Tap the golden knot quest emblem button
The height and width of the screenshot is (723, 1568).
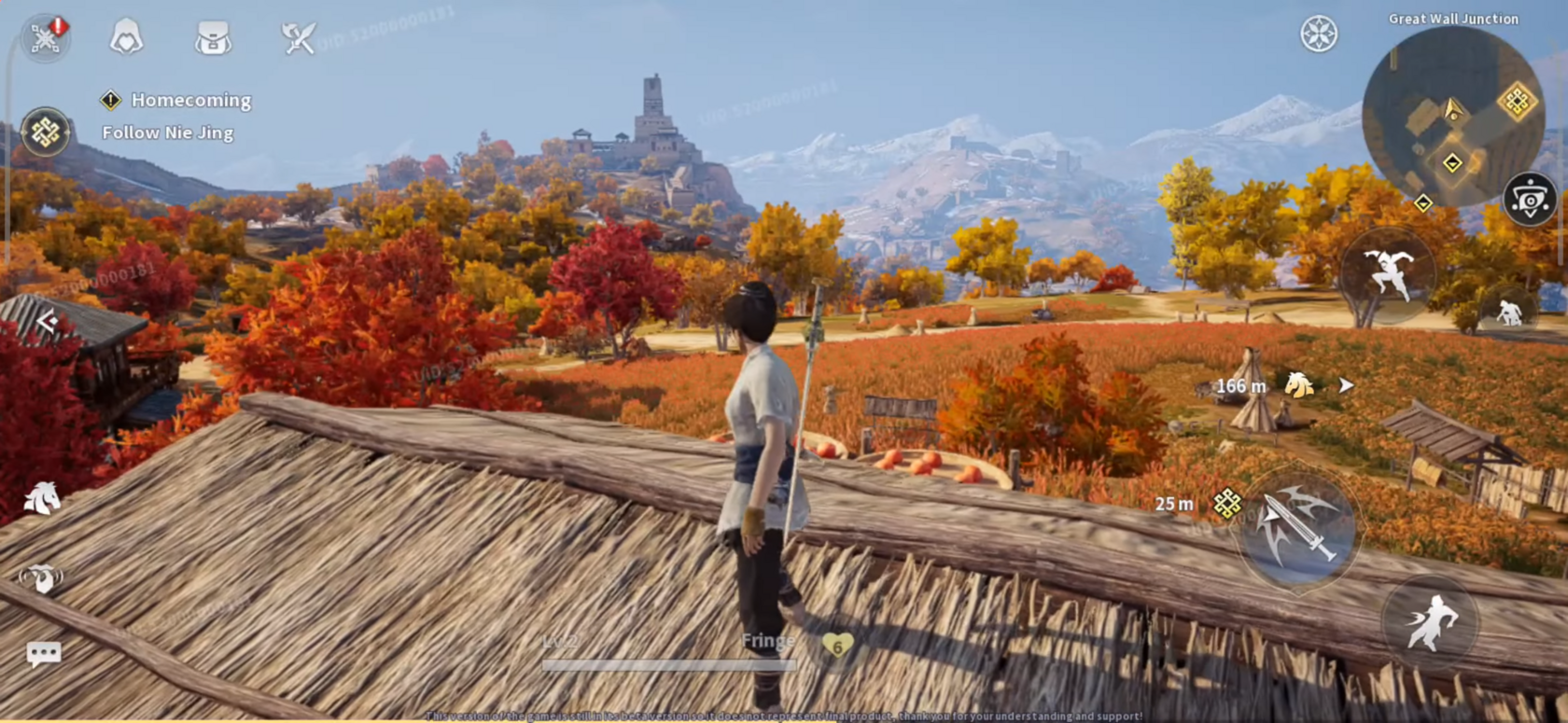click(x=46, y=132)
